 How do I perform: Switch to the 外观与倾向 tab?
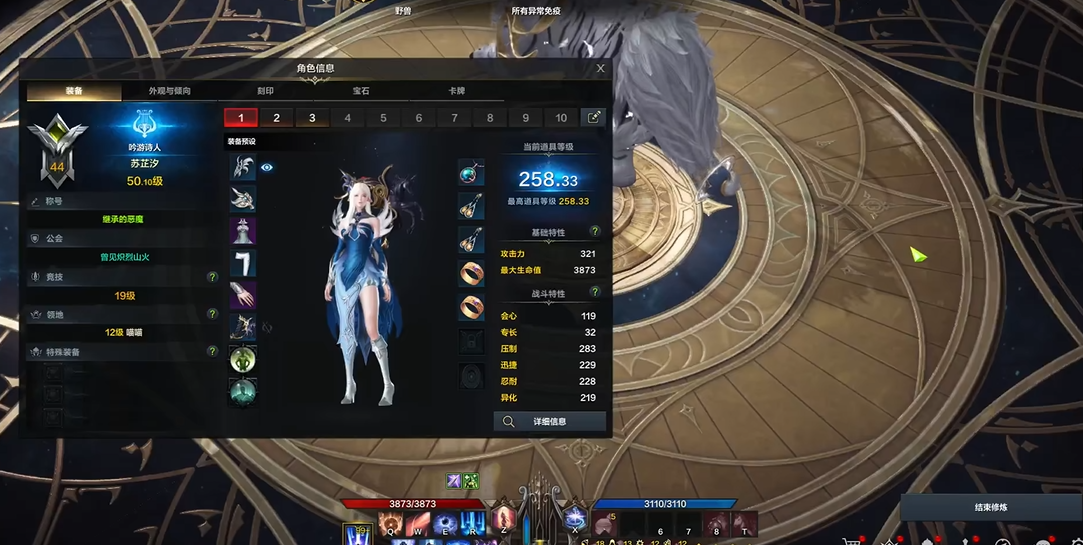coord(169,91)
